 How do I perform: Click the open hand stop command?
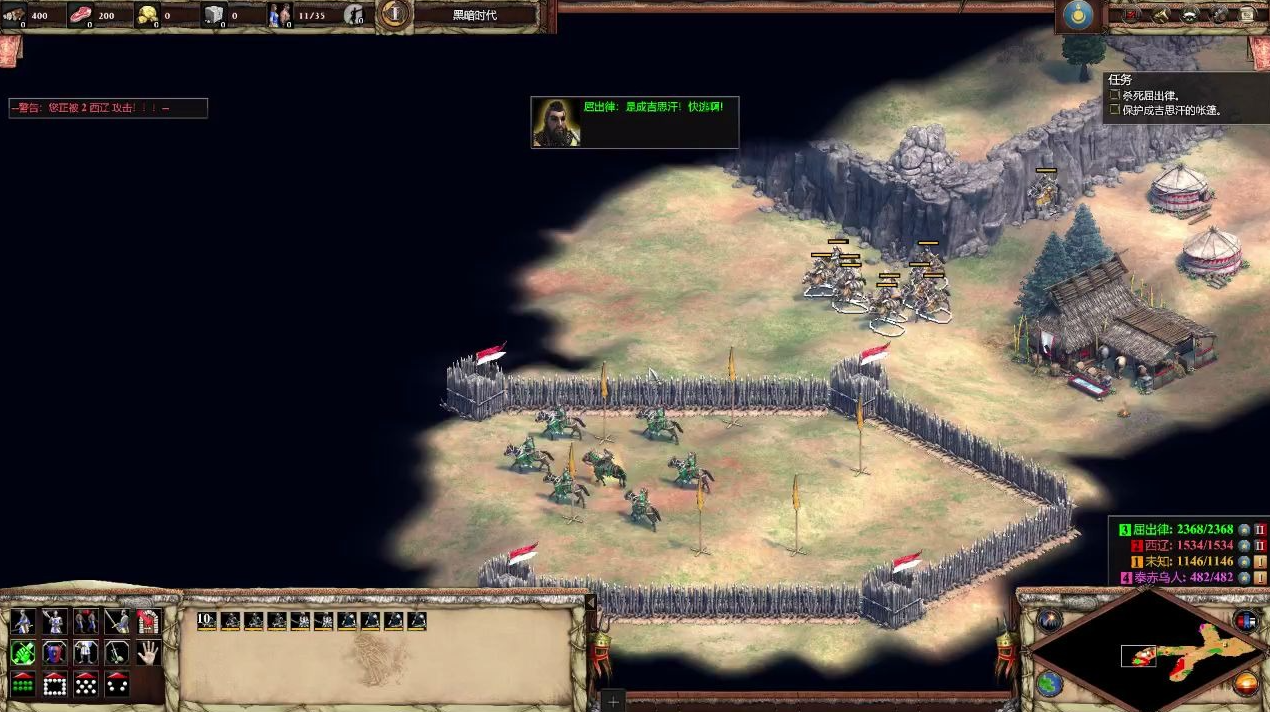(x=149, y=653)
